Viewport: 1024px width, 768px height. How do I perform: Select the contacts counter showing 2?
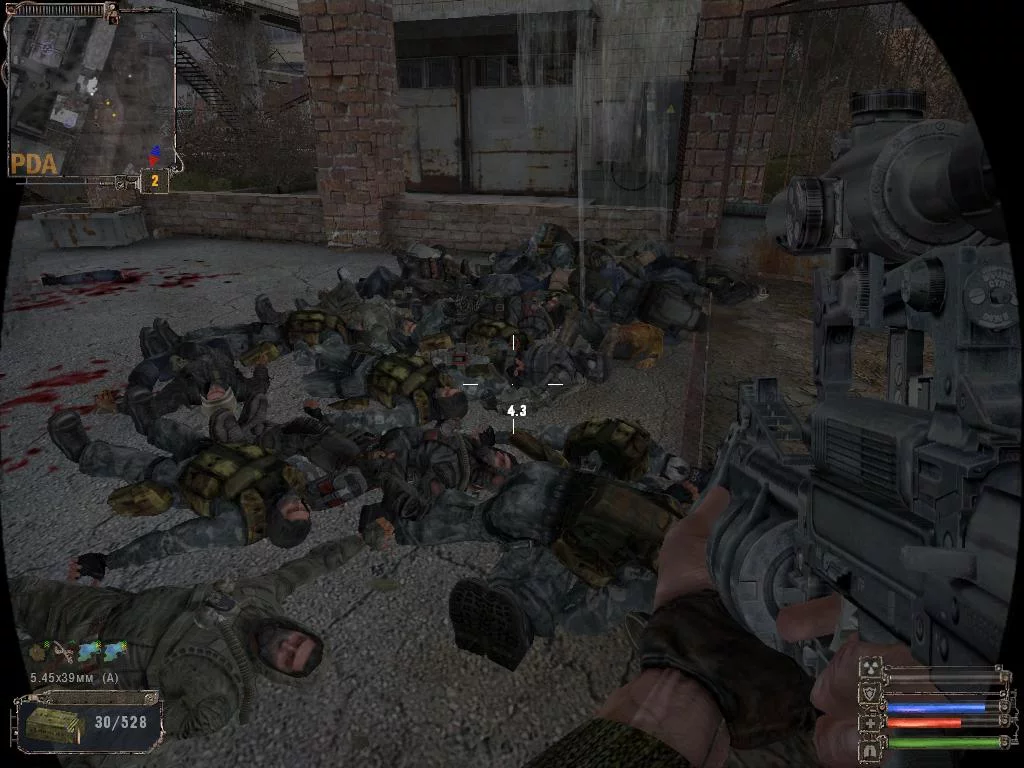click(154, 181)
